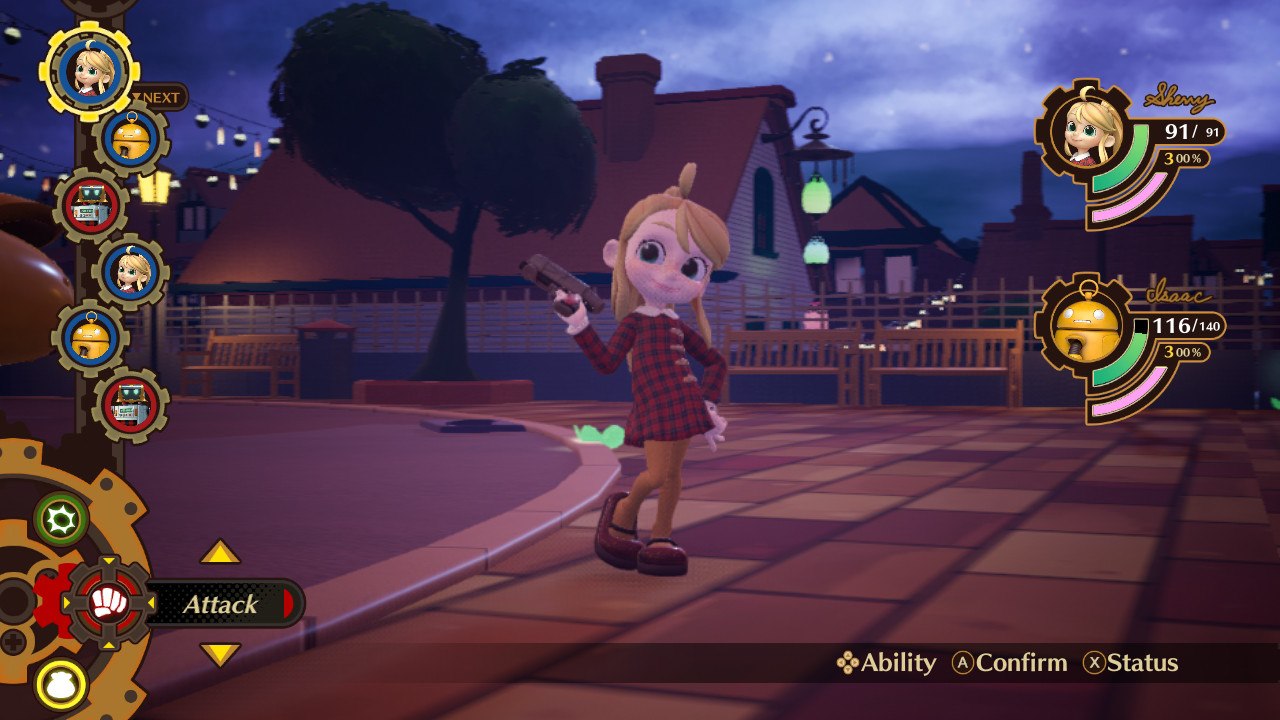The width and height of the screenshot is (1280, 720).
Task: Click the red fist attack icon
Action: pos(106,603)
